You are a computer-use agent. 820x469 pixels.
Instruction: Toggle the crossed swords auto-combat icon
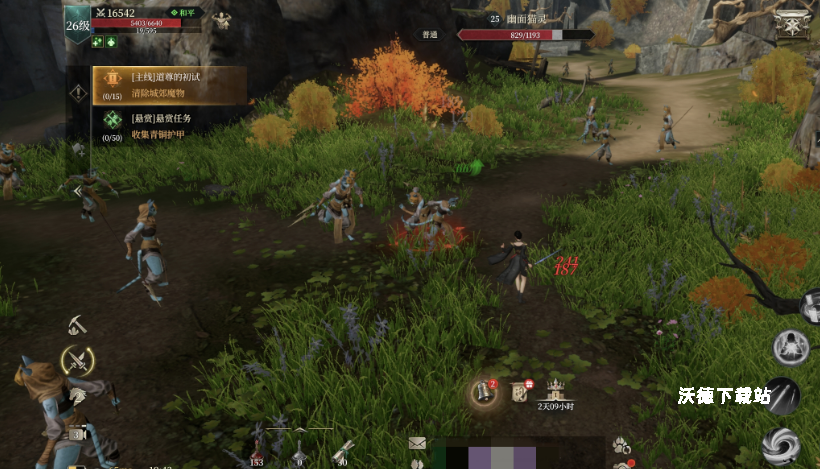click(77, 360)
